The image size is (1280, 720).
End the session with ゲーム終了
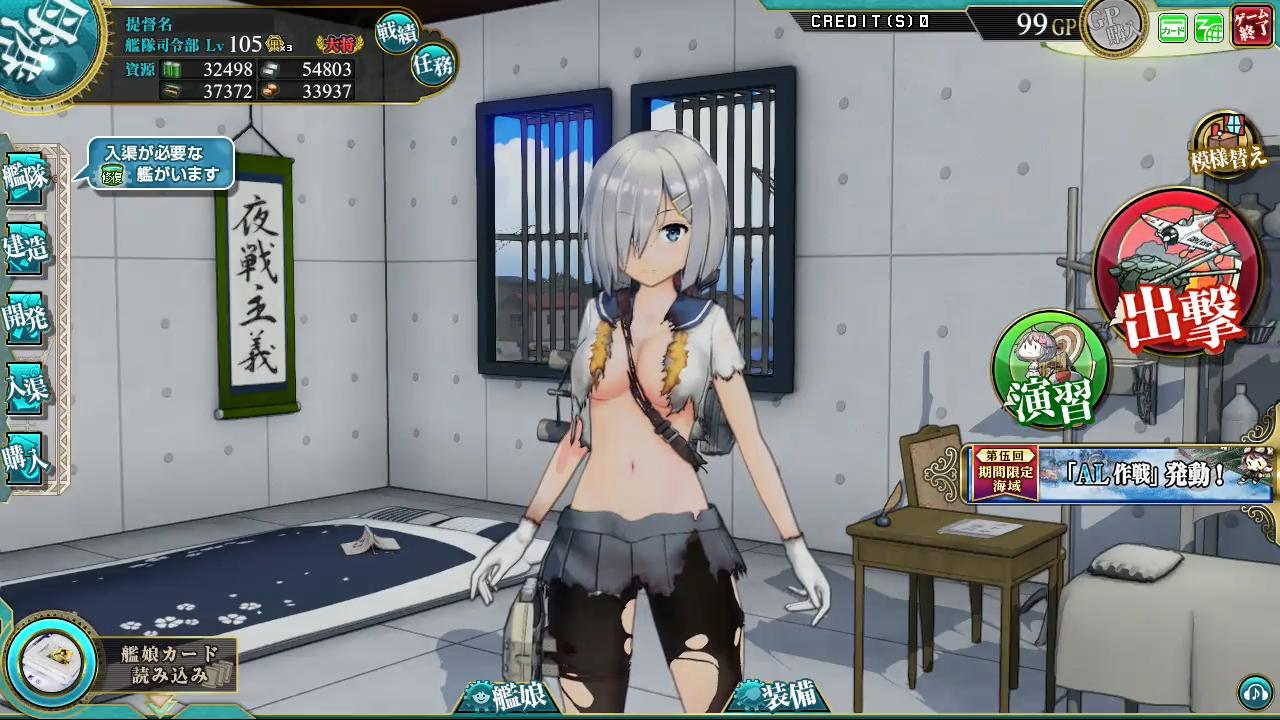1252,25
